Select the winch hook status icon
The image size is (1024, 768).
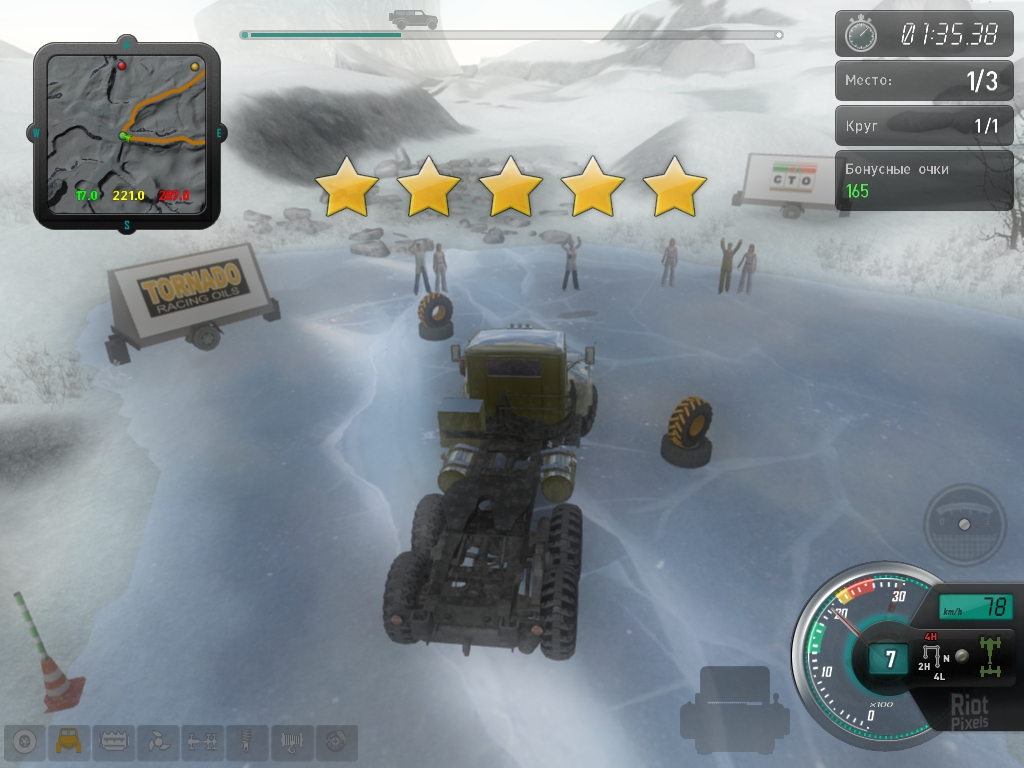292,742
